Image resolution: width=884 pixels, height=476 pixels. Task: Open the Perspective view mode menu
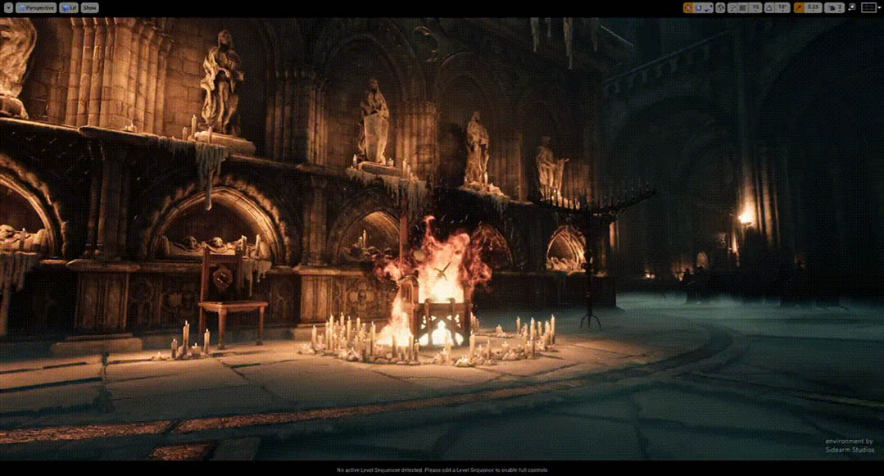click(36, 7)
